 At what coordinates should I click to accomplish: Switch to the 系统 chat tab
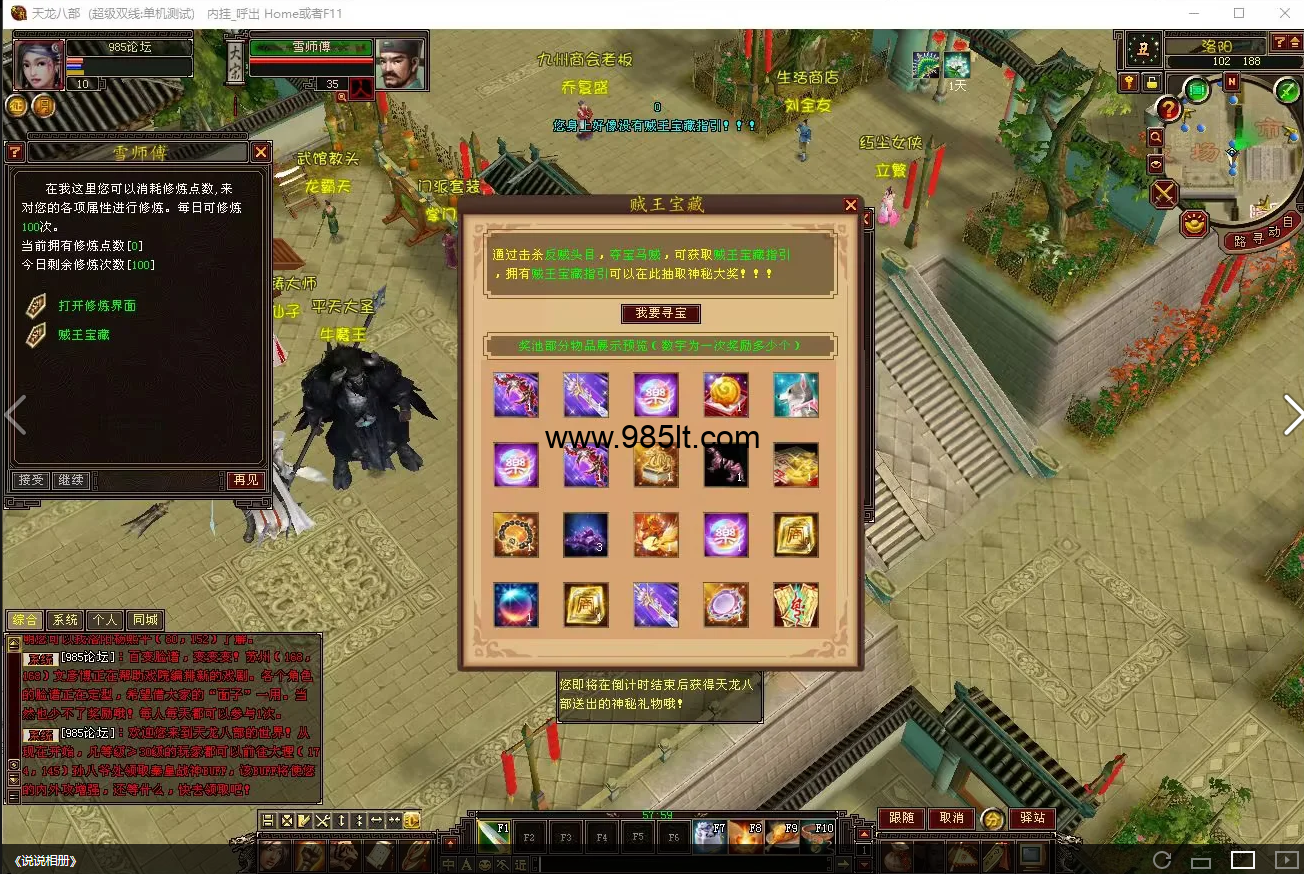[x=65, y=620]
